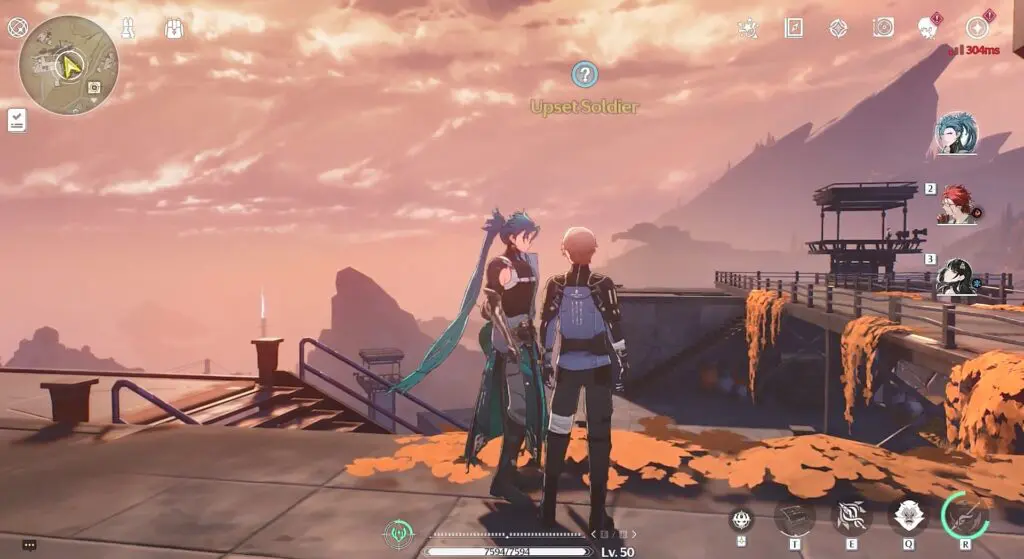The height and width of the screenshot is (559, 1024).
Task: Click the small camera marker on the minimap
Action: click(x=93, y=88)
